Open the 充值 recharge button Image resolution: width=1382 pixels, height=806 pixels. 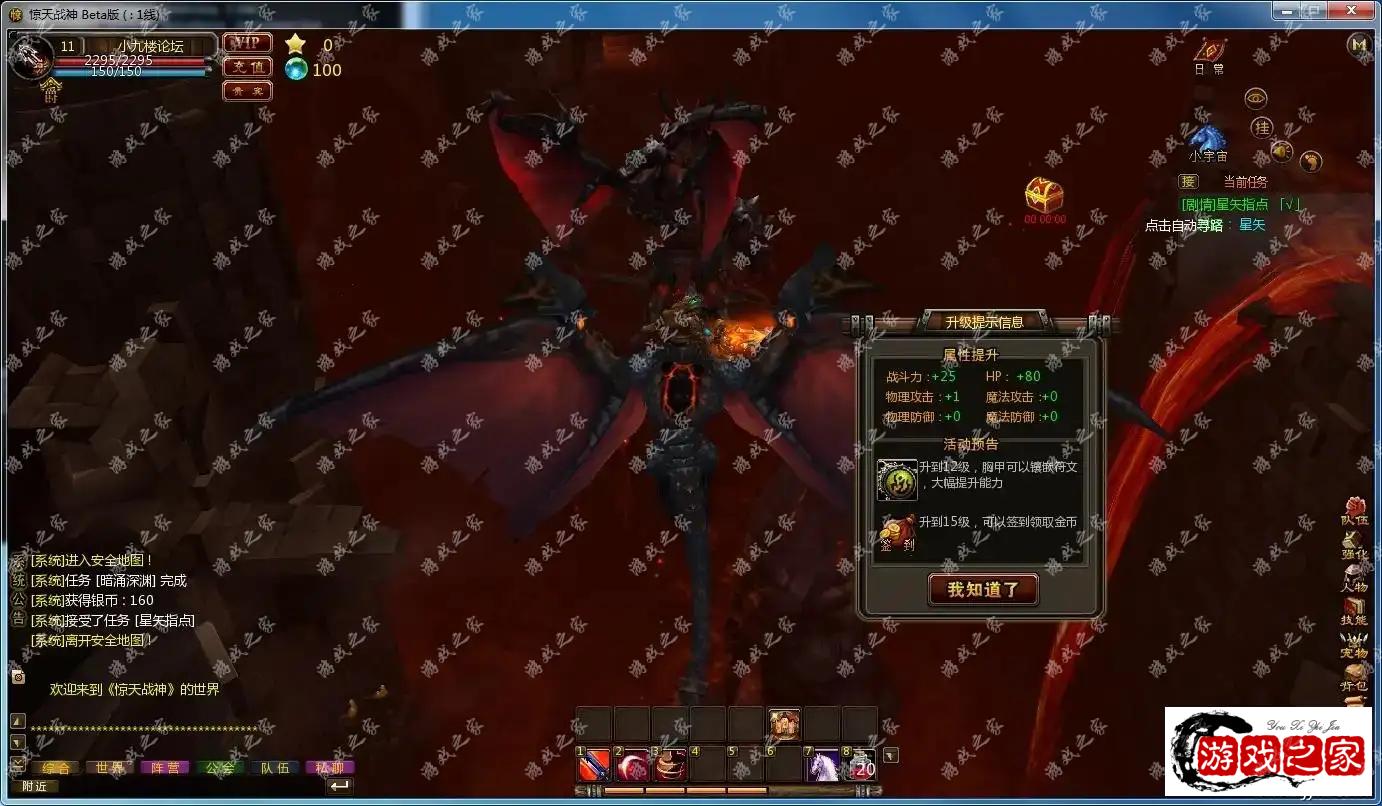[246, 67]
